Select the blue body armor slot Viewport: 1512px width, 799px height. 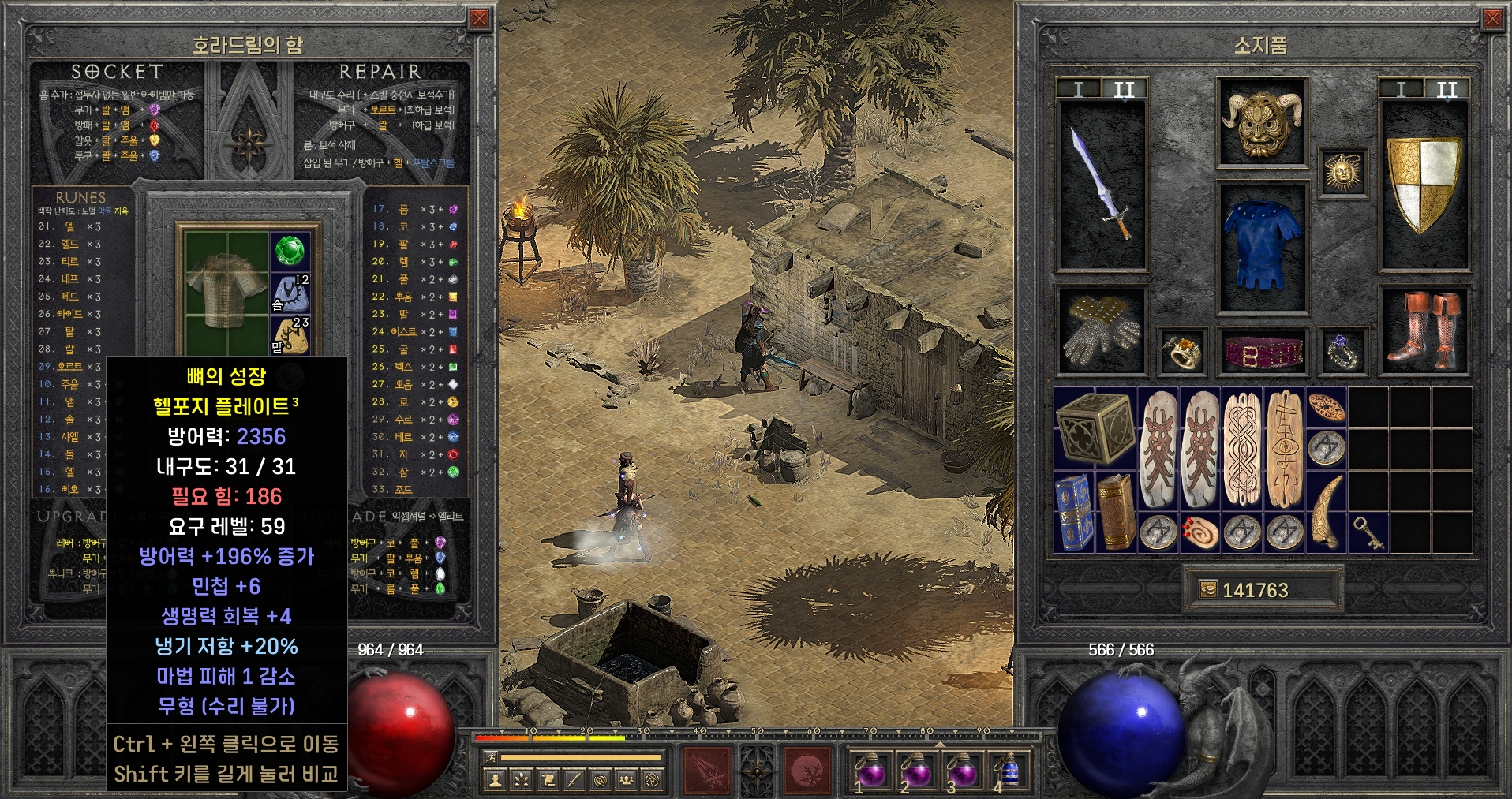click(1262, 246)
